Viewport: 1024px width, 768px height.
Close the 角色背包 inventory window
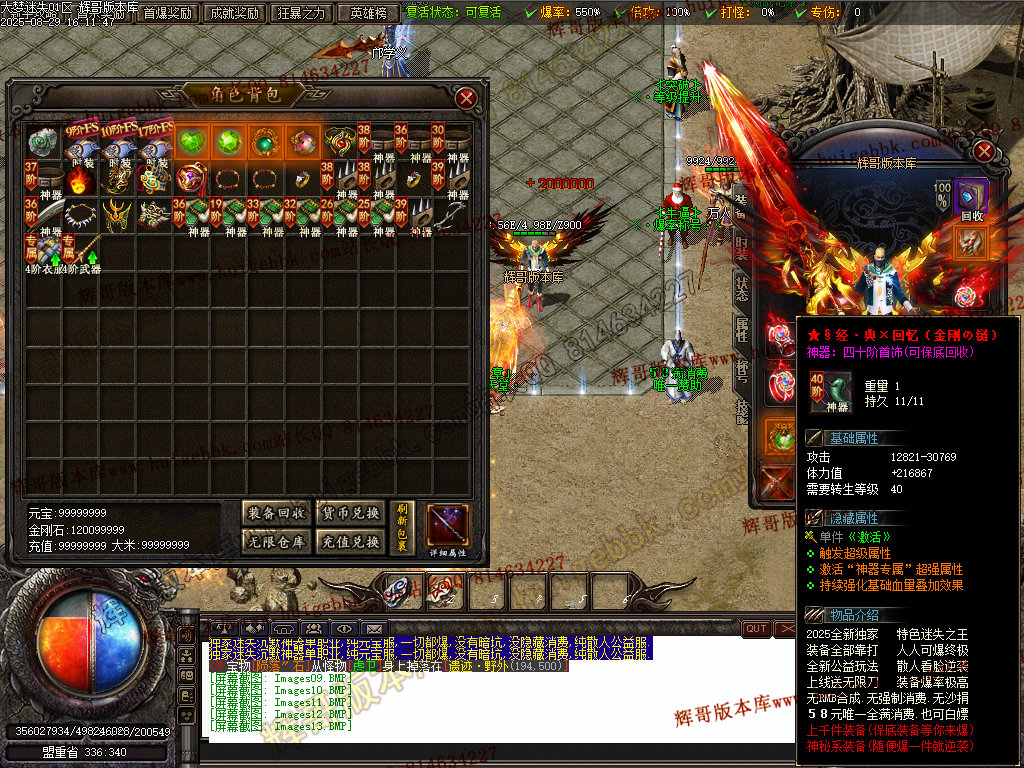[466, 97]
